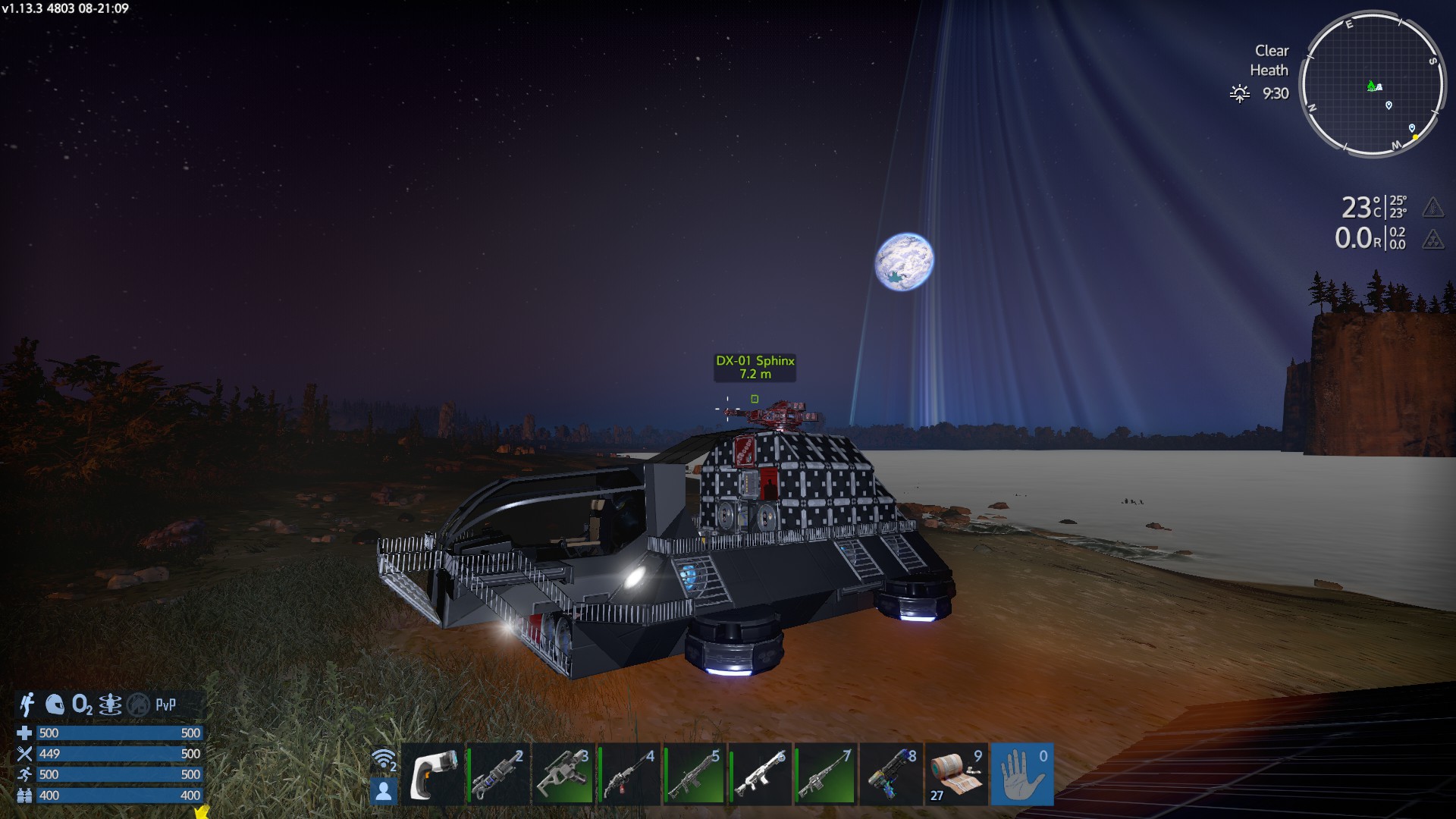Select the white handheld tool in hotbar

[x=433, y=774]
